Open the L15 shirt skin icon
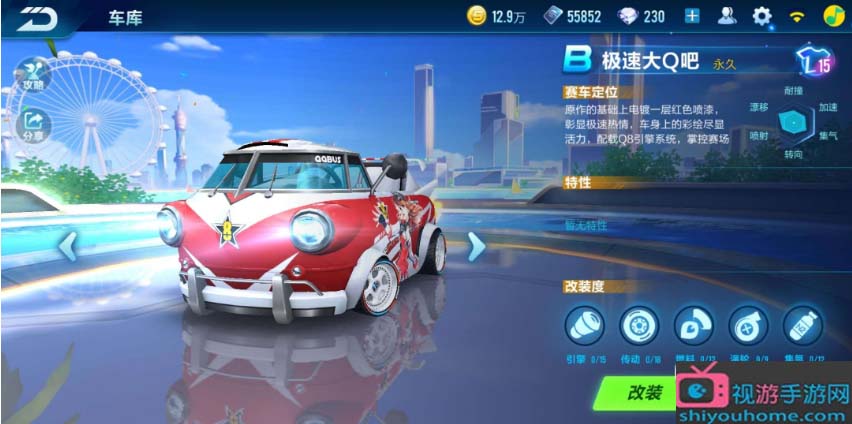The height and width of the screenshot is (424, 852). [813, 62]
